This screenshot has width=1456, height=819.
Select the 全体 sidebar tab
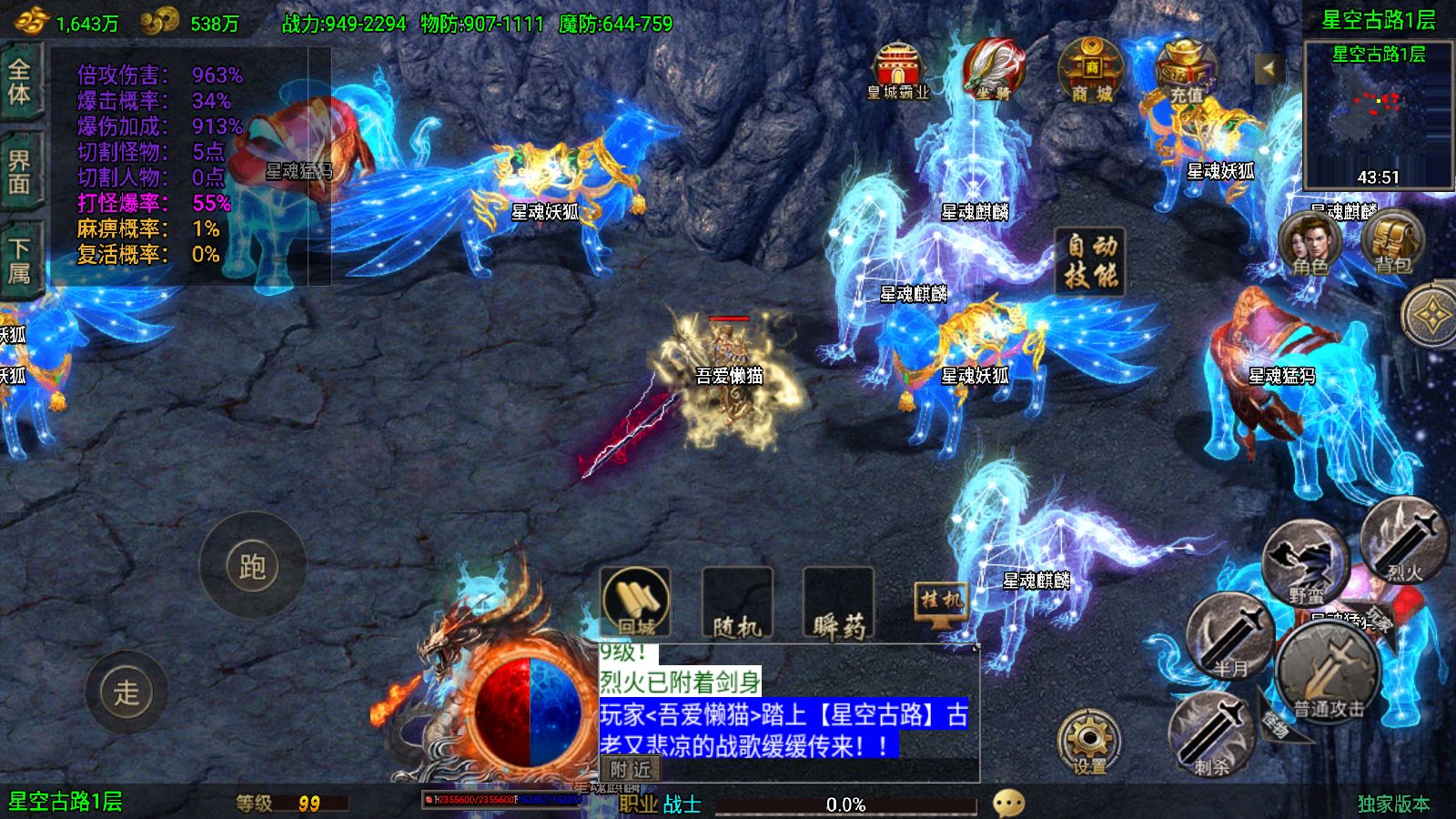click(20, 82)
